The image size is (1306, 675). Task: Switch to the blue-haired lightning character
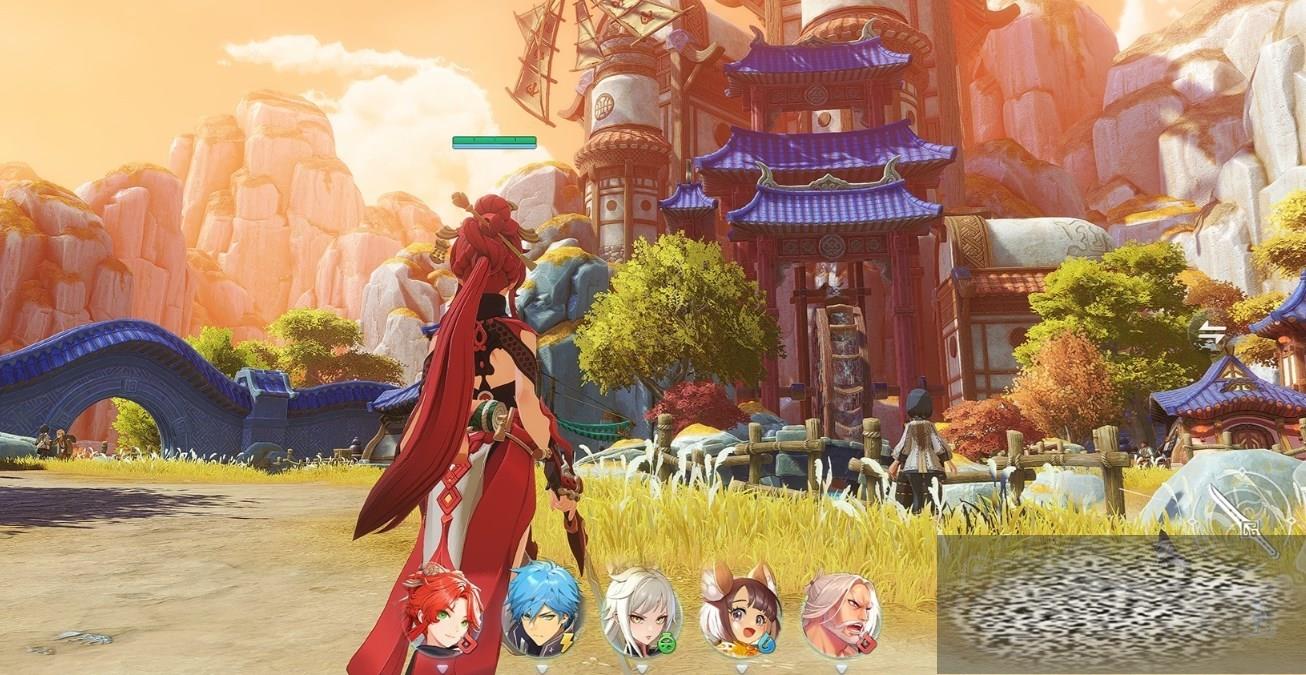542,609
